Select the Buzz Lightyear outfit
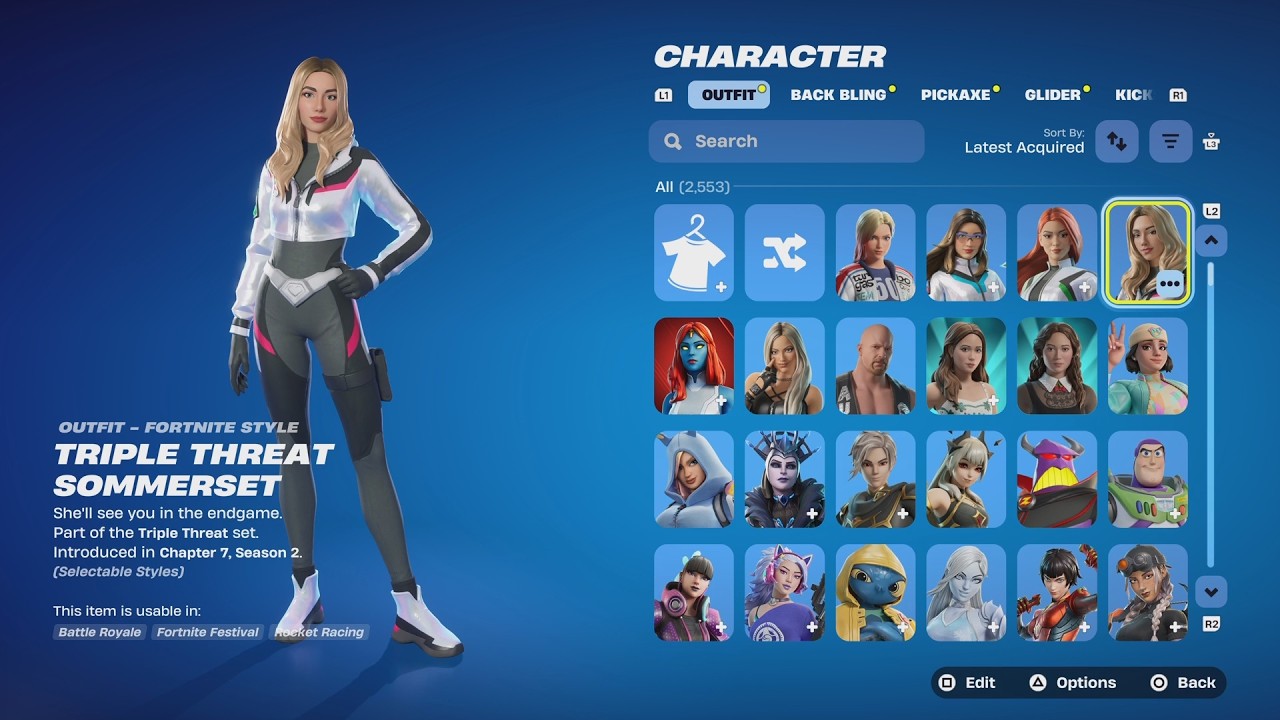 [1147, 479]
